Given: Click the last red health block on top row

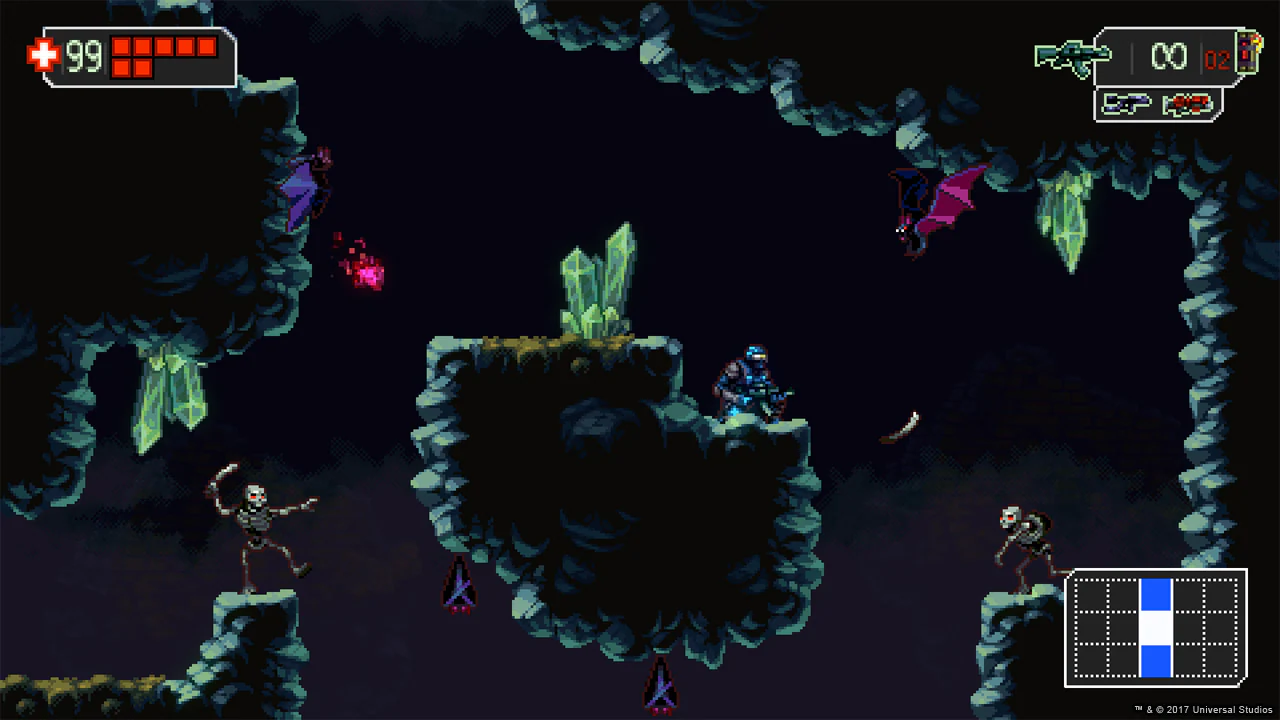Looking at the screenshot, I should click(207, 47).
